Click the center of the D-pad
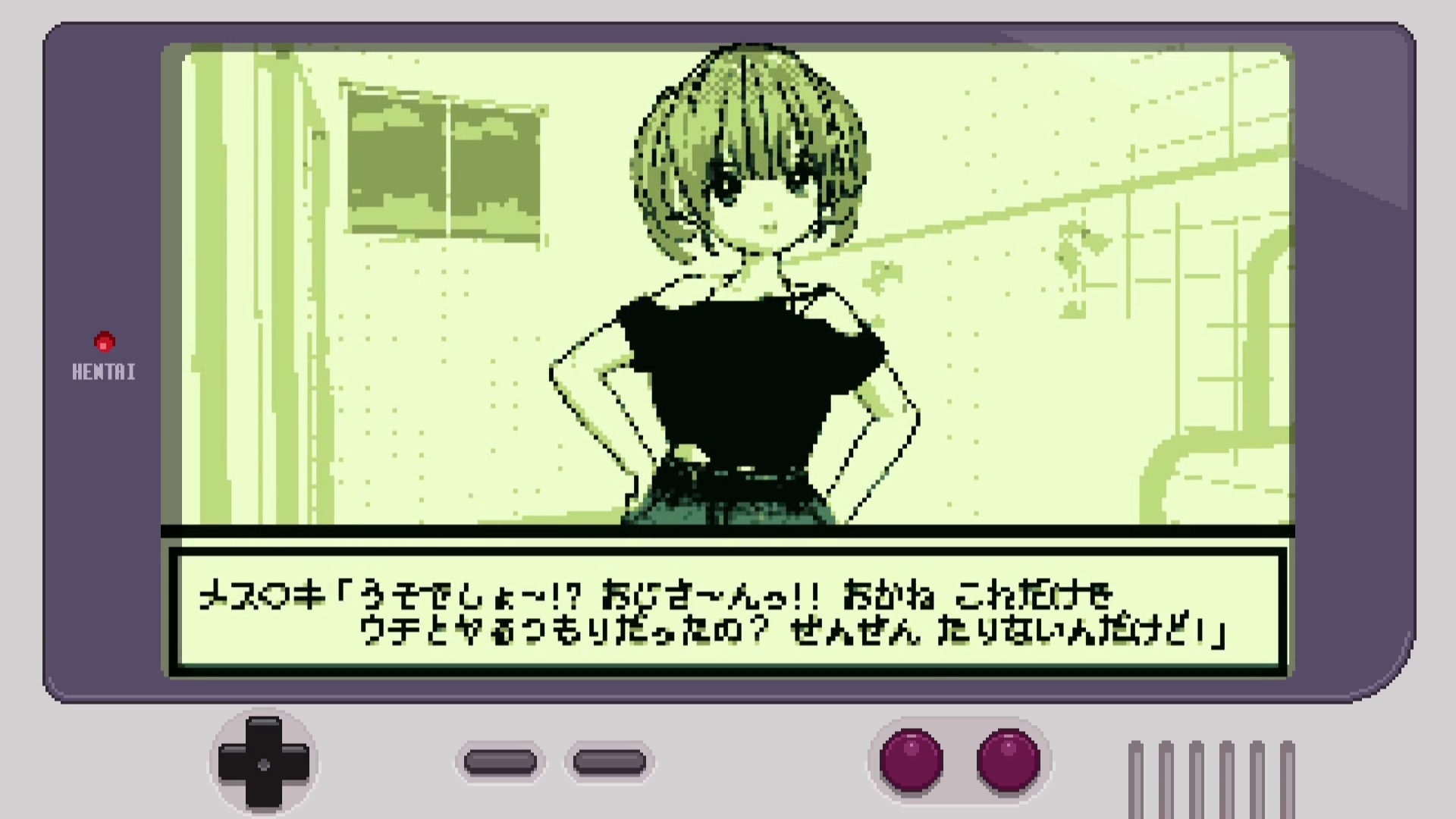 click(x=264, y=764)
